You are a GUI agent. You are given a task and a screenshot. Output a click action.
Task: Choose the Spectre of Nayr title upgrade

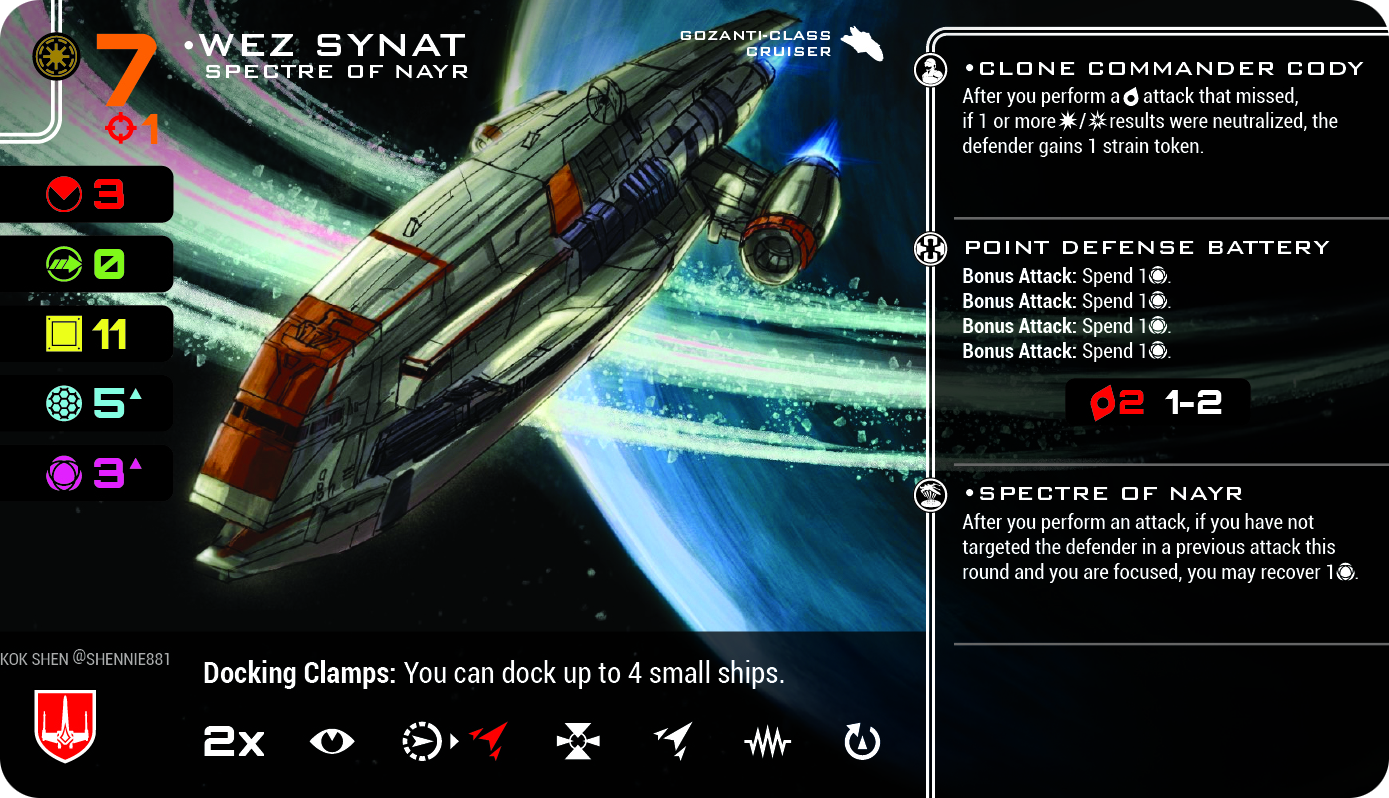coord(1110,493)
